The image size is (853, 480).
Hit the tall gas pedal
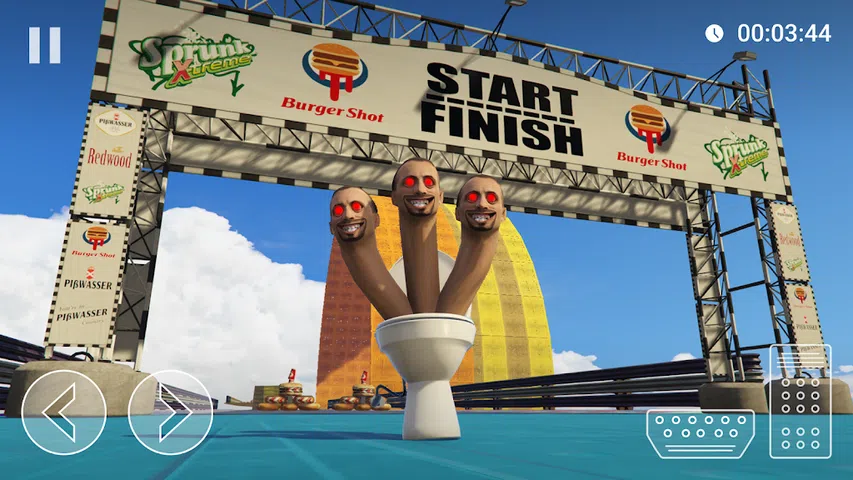click(x=800, y=402)
